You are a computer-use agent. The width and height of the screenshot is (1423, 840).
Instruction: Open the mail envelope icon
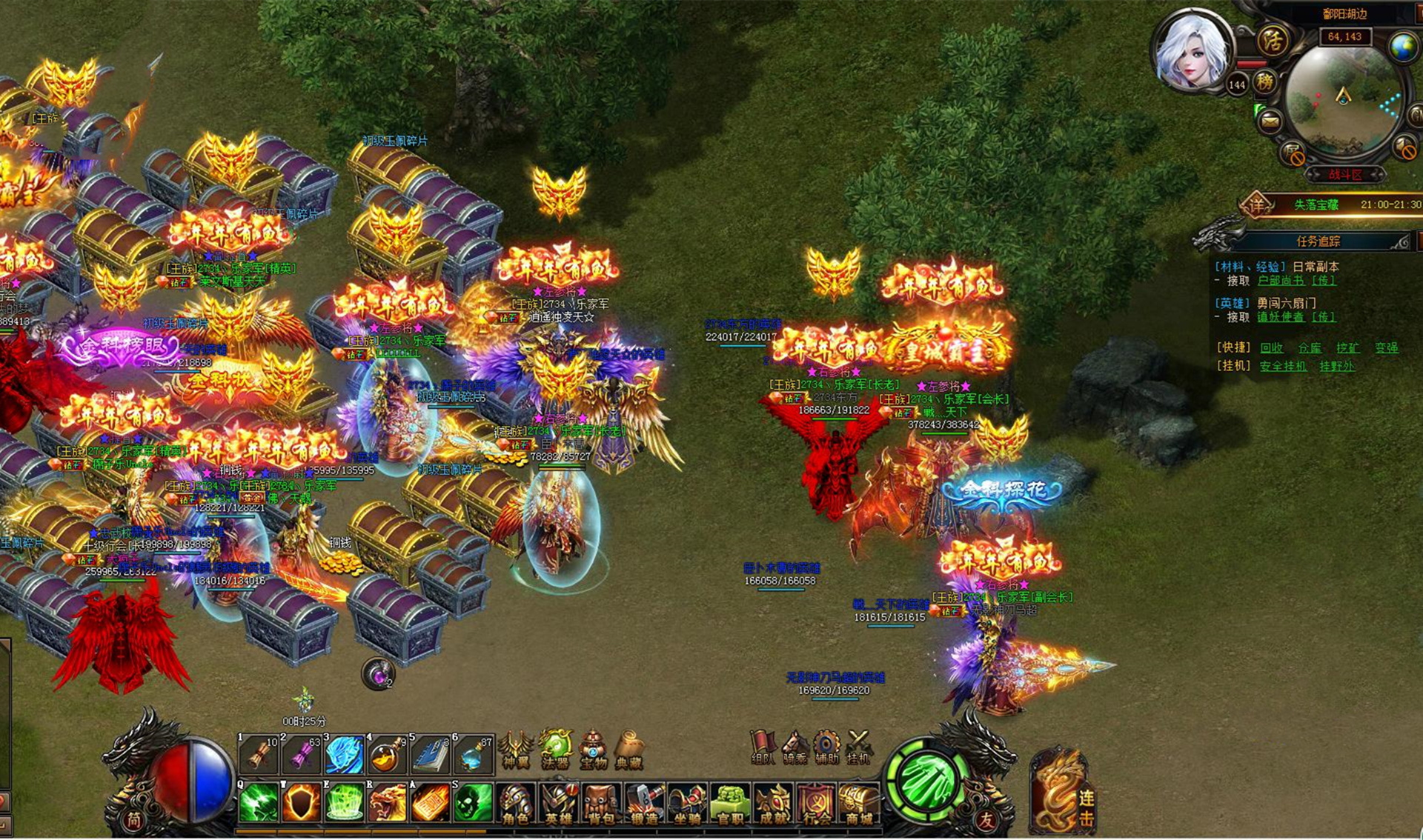(x=1270, y=121)
